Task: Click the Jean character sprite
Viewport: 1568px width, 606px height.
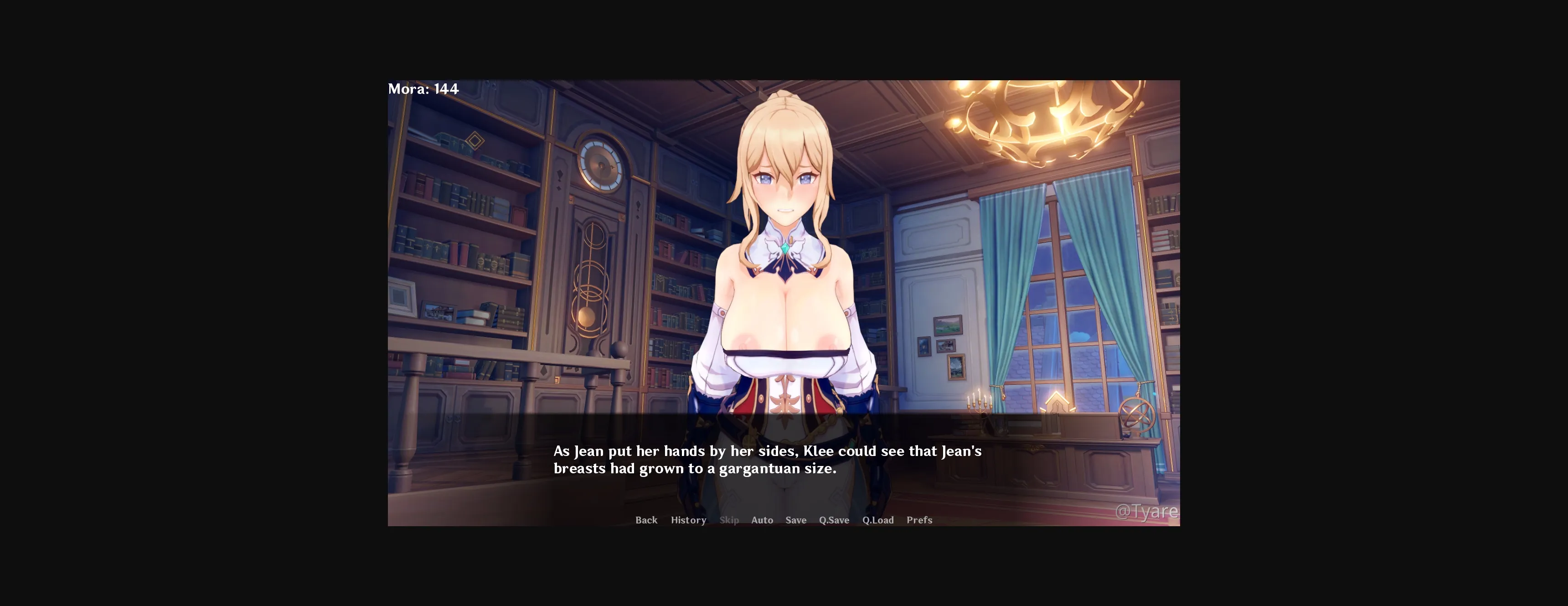Action: coord(785,274)
